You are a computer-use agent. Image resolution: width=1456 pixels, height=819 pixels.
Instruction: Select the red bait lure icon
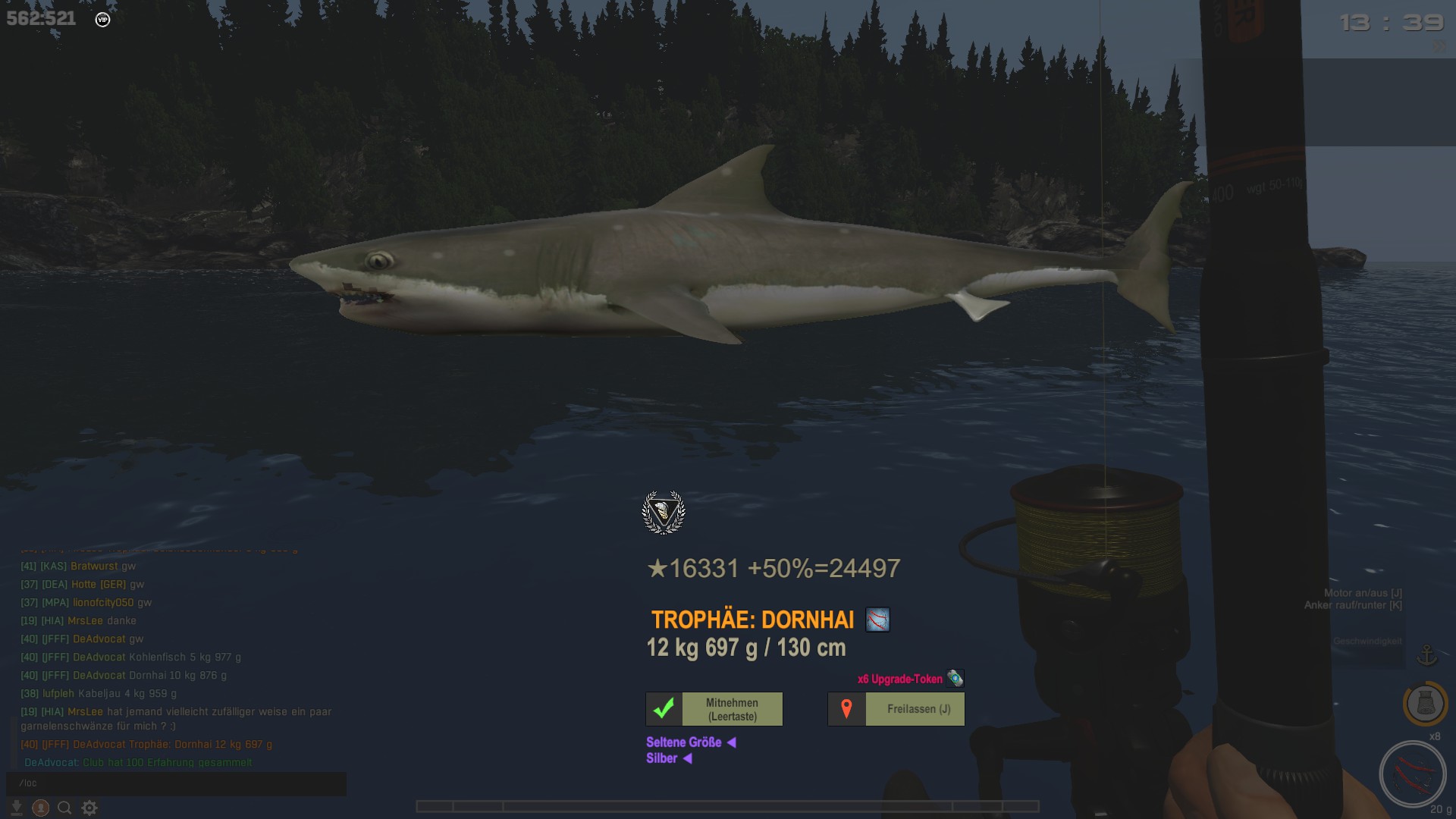(1412, 774)
